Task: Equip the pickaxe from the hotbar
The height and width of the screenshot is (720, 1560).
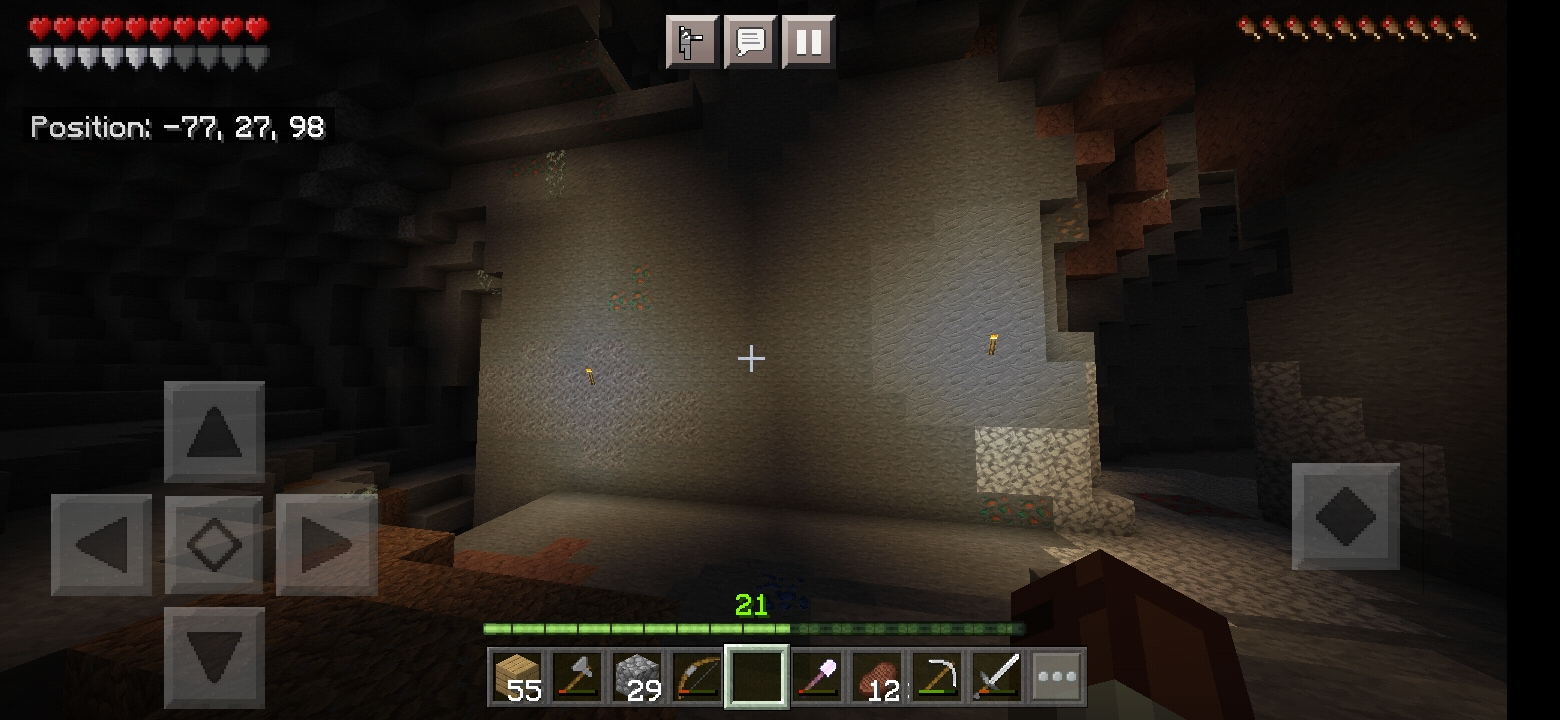Action: [937, 677]
